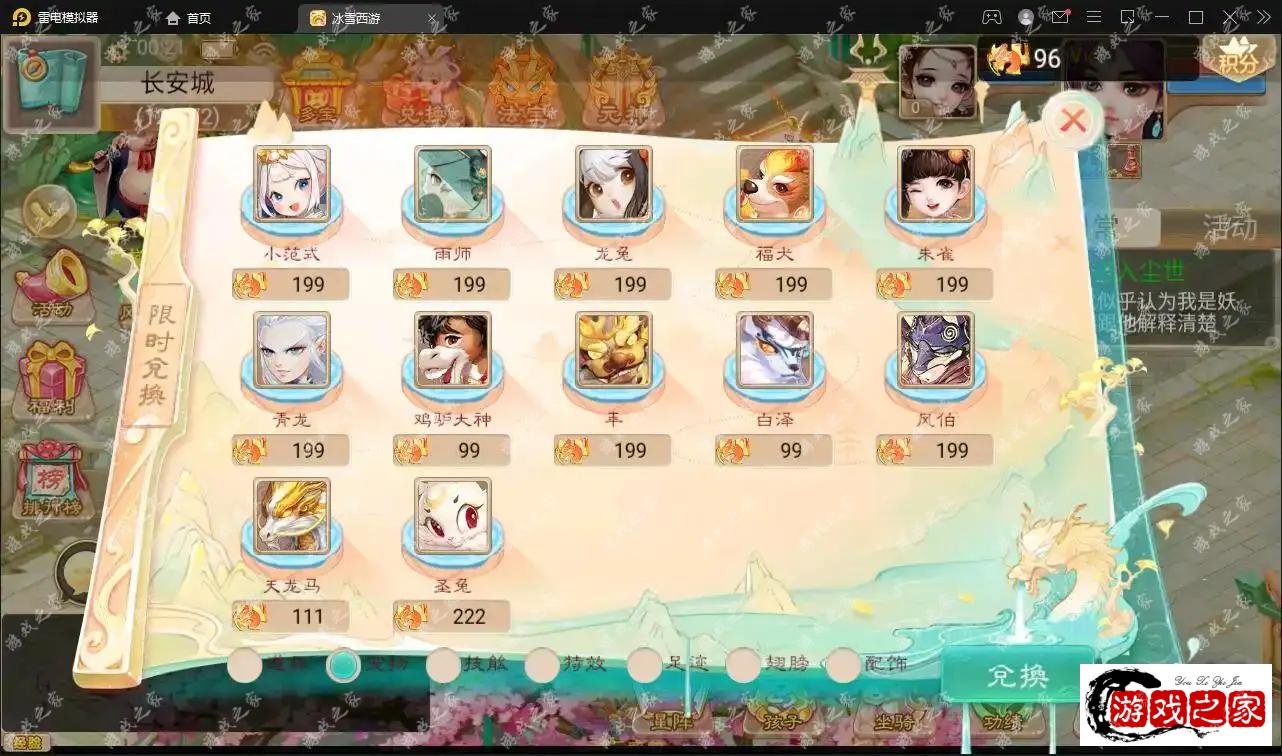Choose the 圣兔 pet portrait
The width and height of the screenshot is (1282, 756).
point(452,516)
